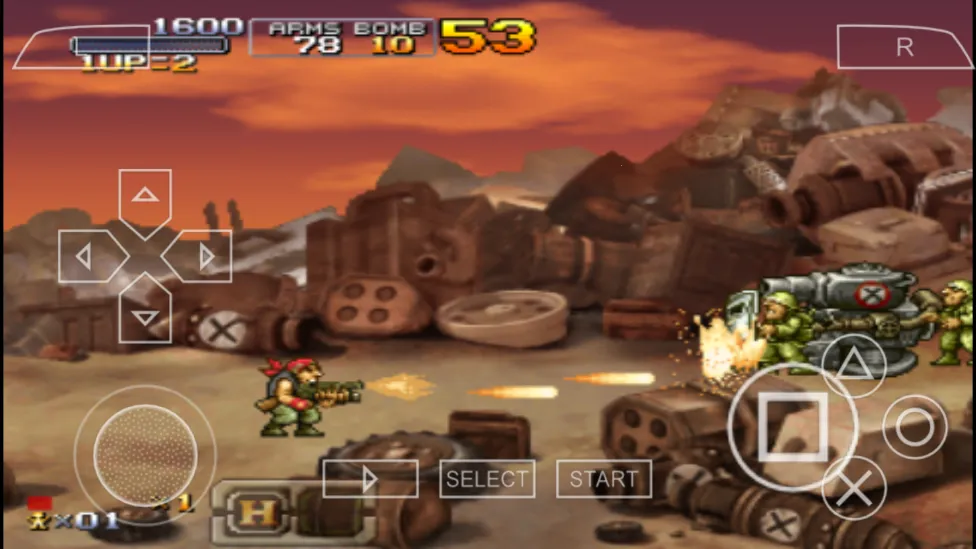The image size is (976, 549).
Task: Tap the Circle action button
Action: [914, 427]
